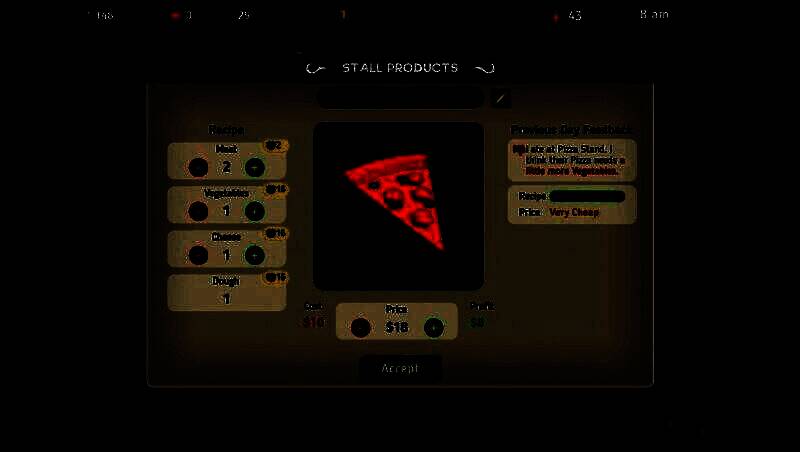This screenshot has width=800, height=452.
Task: Click the pencil edit name icon
Action: pyautogui.click(x=501, y=98)
